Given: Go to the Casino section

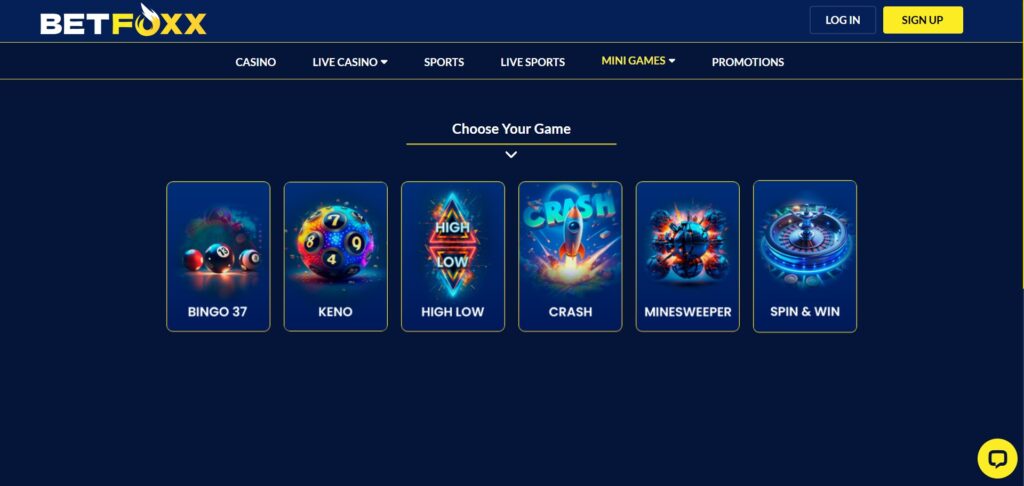Looking at the screenshot, I should coord(256,62).
